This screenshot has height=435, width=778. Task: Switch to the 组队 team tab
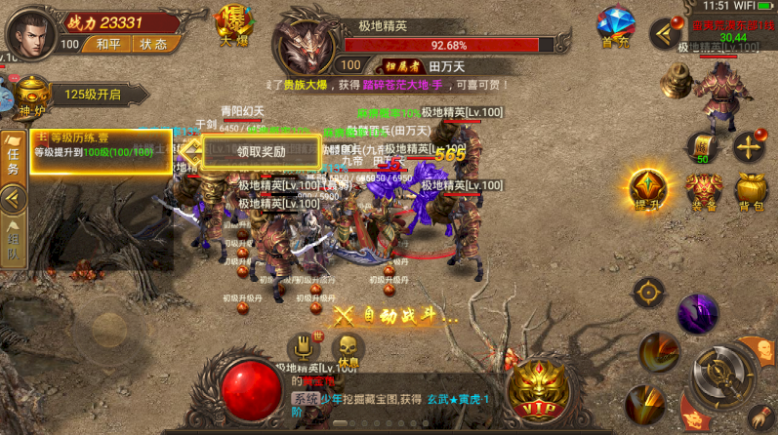pyautogui.click(x=13, y=240)
